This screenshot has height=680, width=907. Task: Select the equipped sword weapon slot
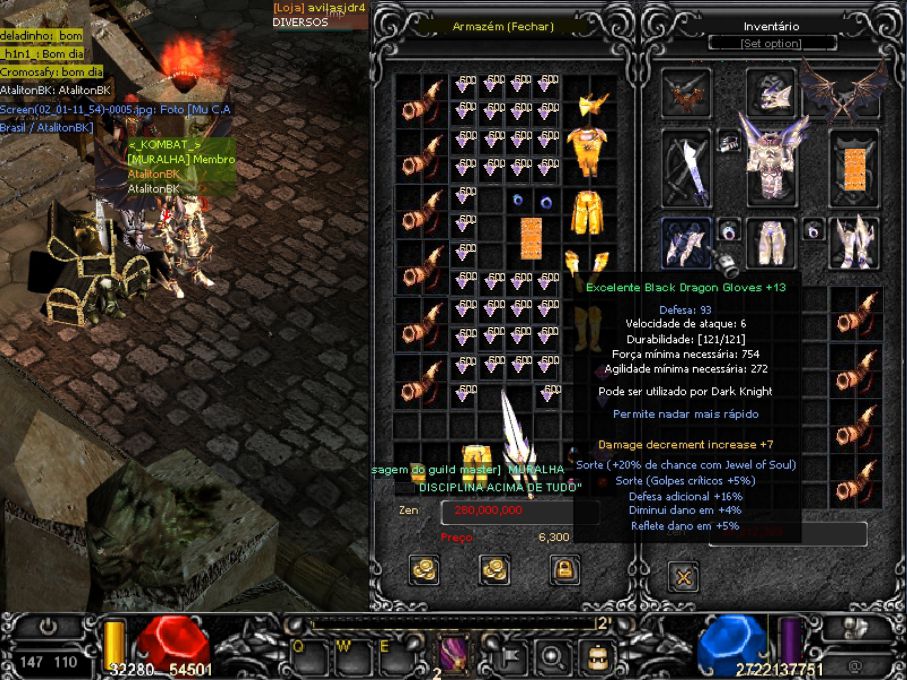pos(686,167)
